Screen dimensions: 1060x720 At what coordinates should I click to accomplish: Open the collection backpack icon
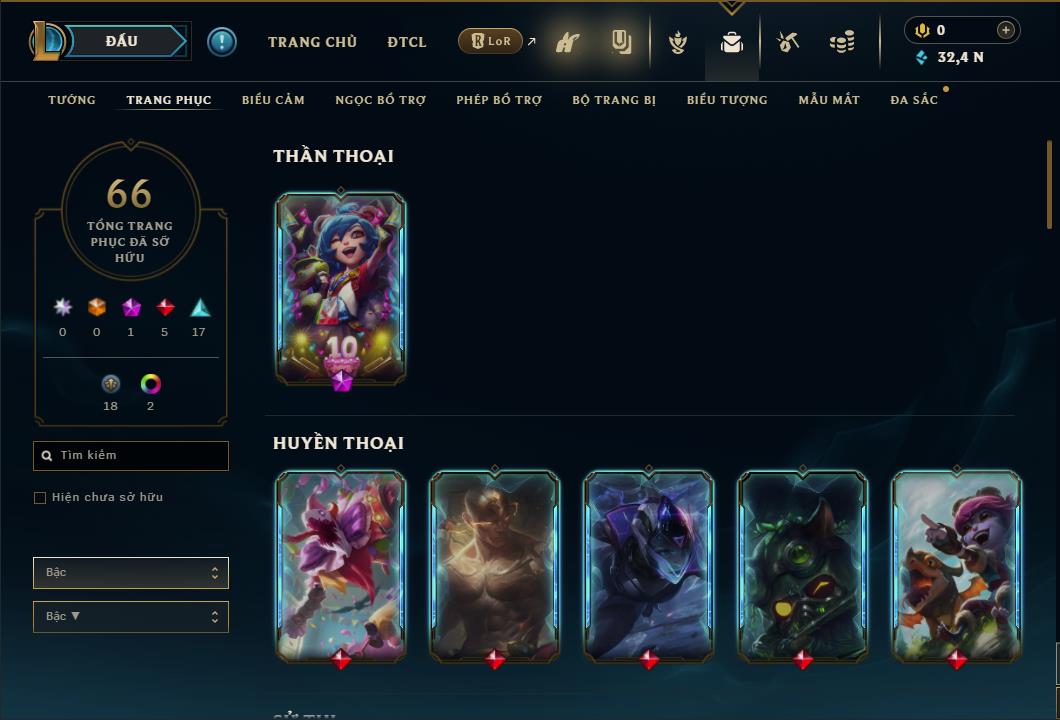[x=732, y=43]
